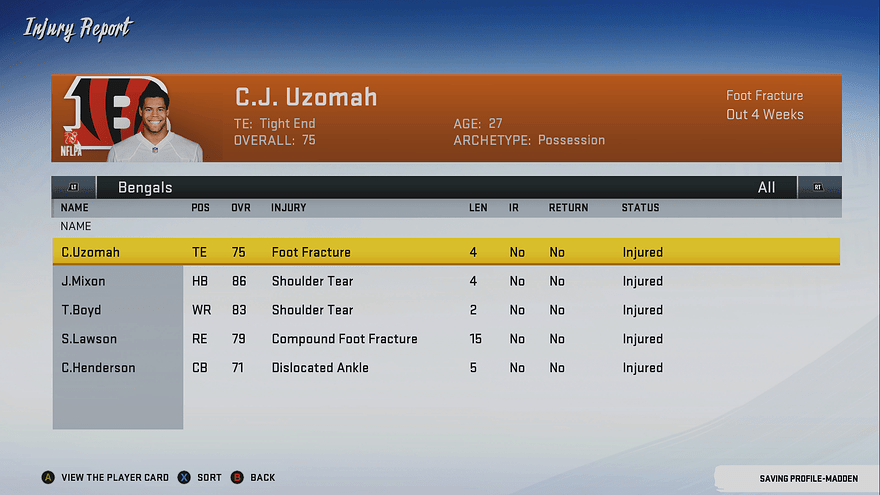Image resolution: width=880 pixels, height=495 pixels.
Task: Sort by the OVR column header
Action: point(241,208)
